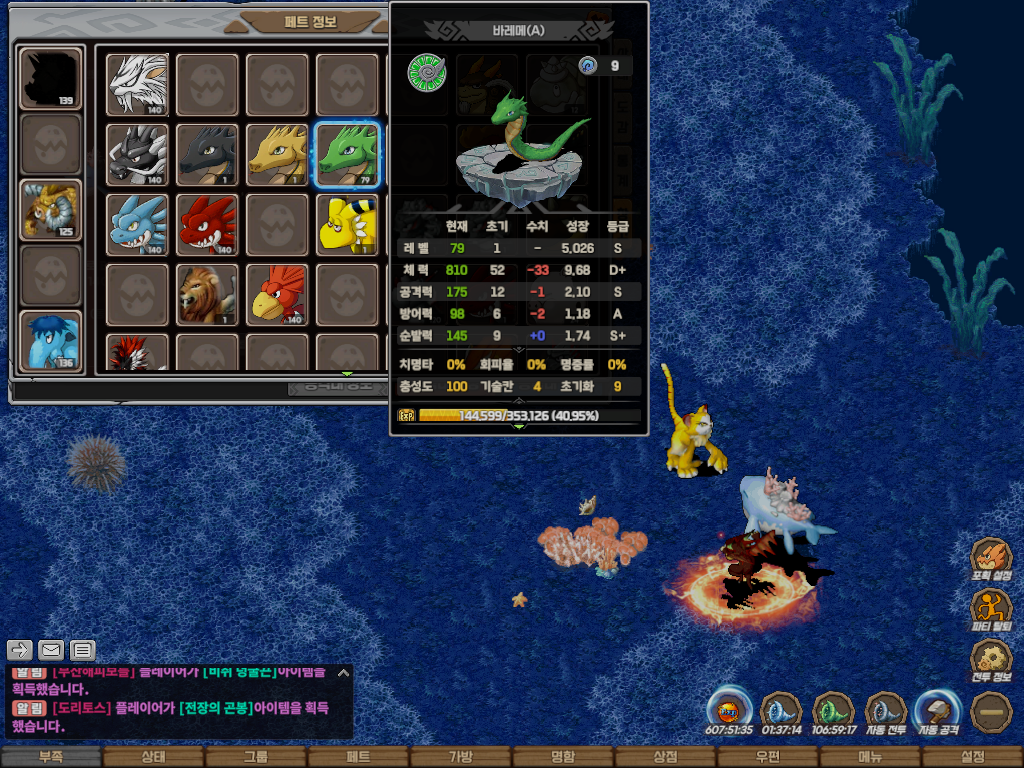Select the white tiger pet slot
Screen dimensions: 1024x768
point(138,84)
